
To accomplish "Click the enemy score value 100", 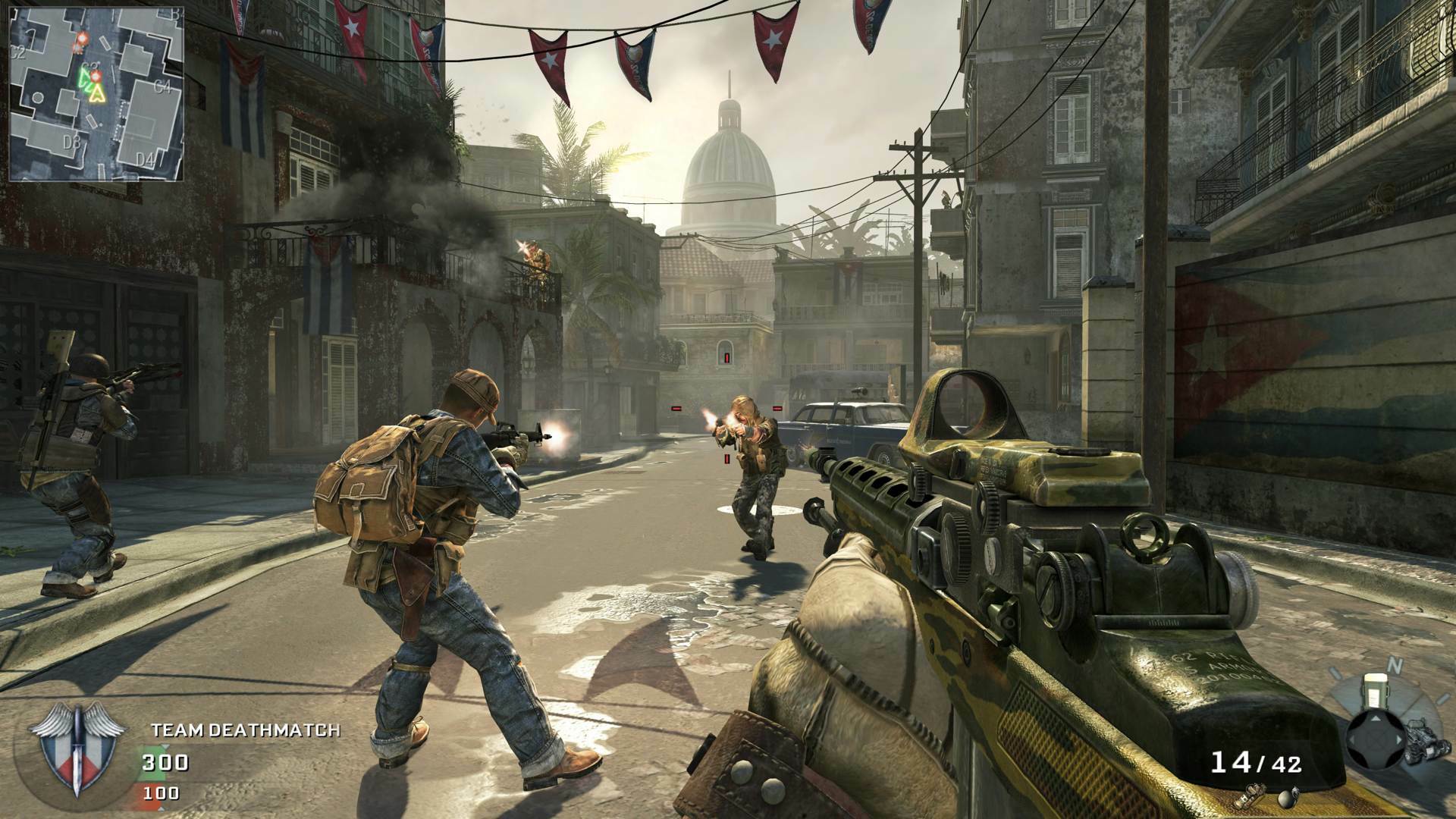I will [x=160, y=792].
